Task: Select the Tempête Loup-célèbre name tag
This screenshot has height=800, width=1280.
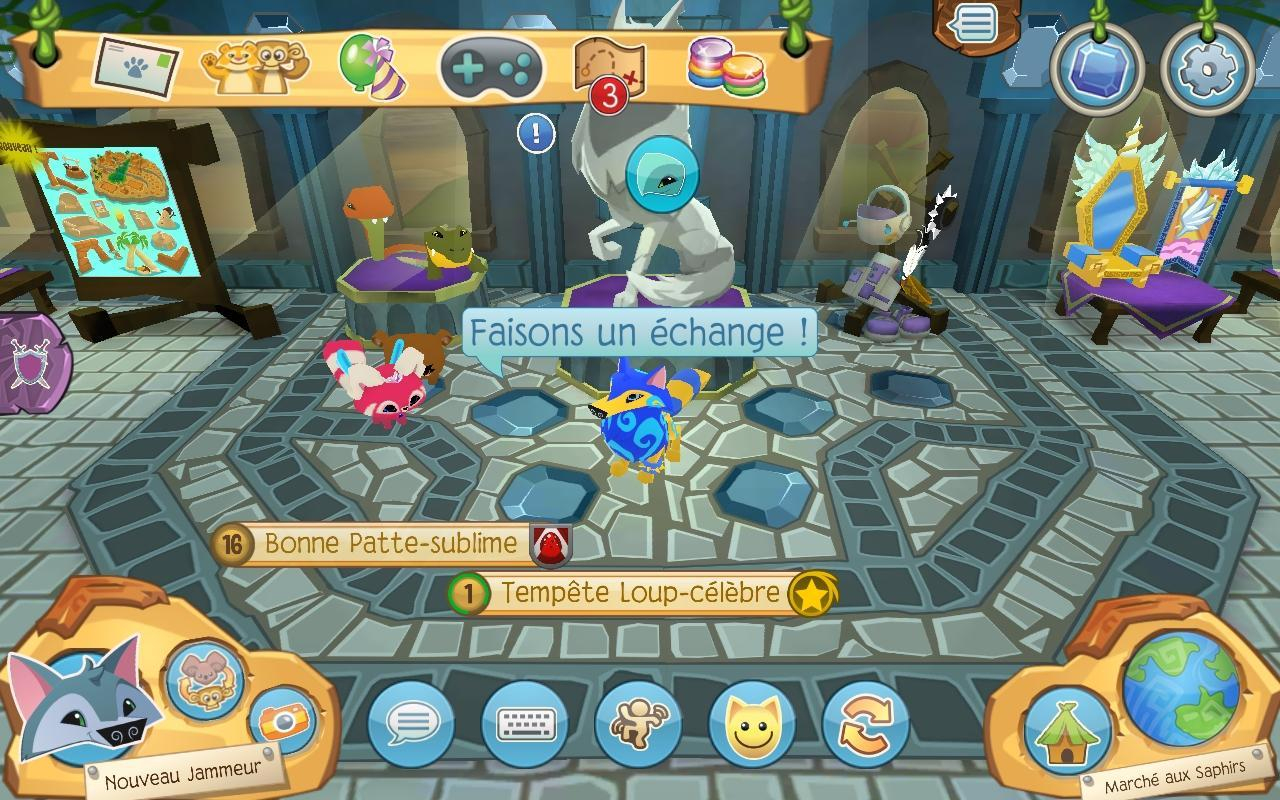Action: (640, 593)
